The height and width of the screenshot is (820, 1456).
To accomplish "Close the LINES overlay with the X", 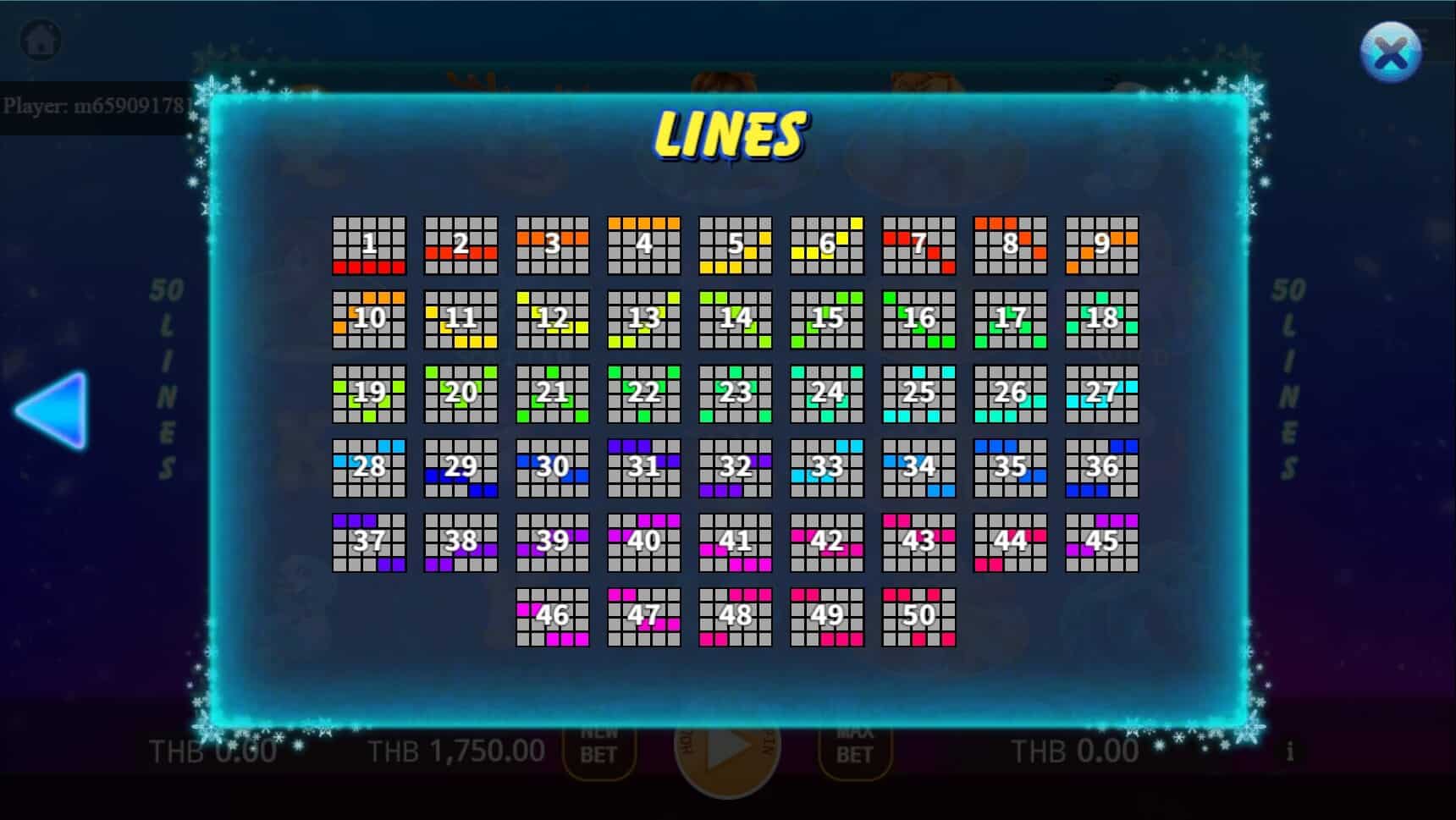I will [1391, 53].
